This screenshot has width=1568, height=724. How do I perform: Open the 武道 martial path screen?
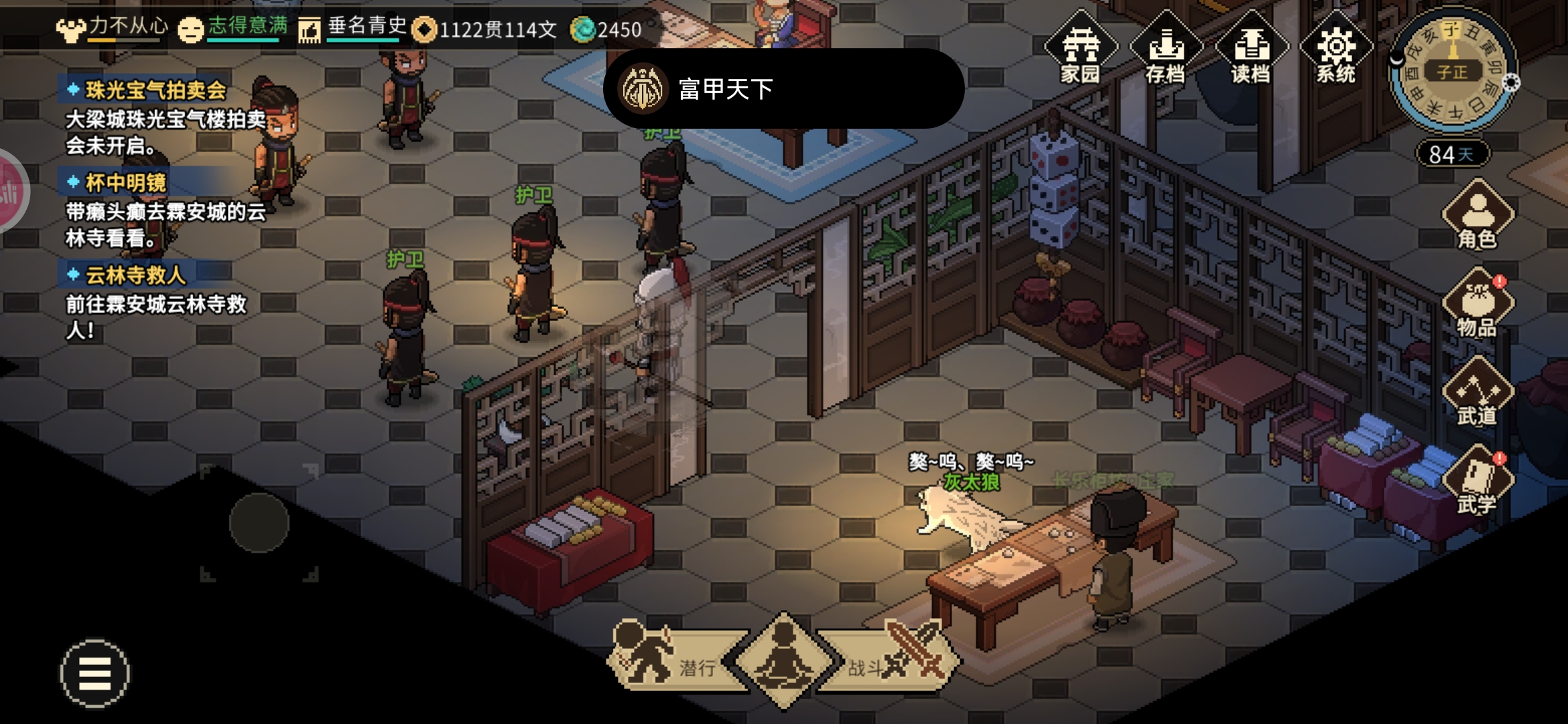tap(1477, 393)
